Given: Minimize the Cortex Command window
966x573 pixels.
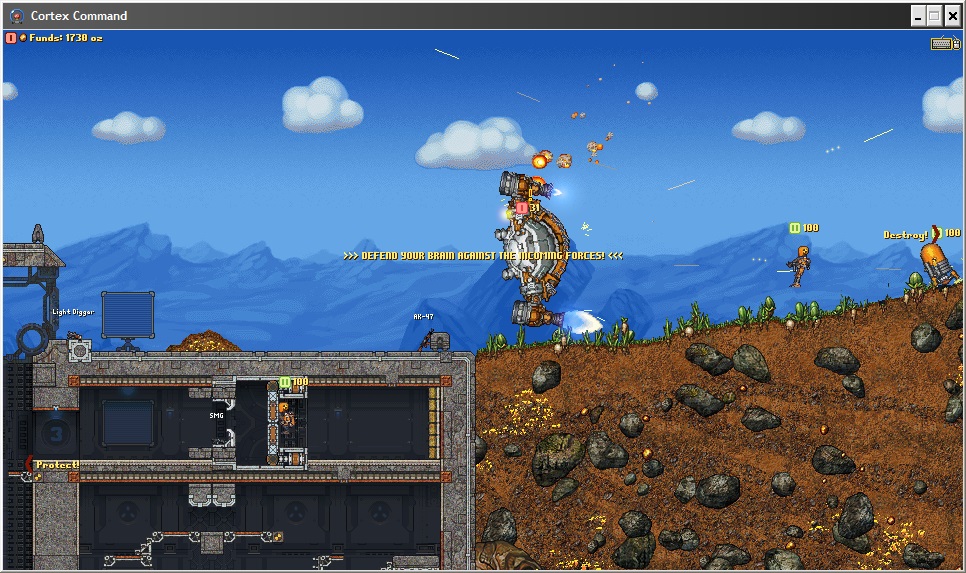Looking at the screenshot, I should pyautogui.click(x=917, y=16).
